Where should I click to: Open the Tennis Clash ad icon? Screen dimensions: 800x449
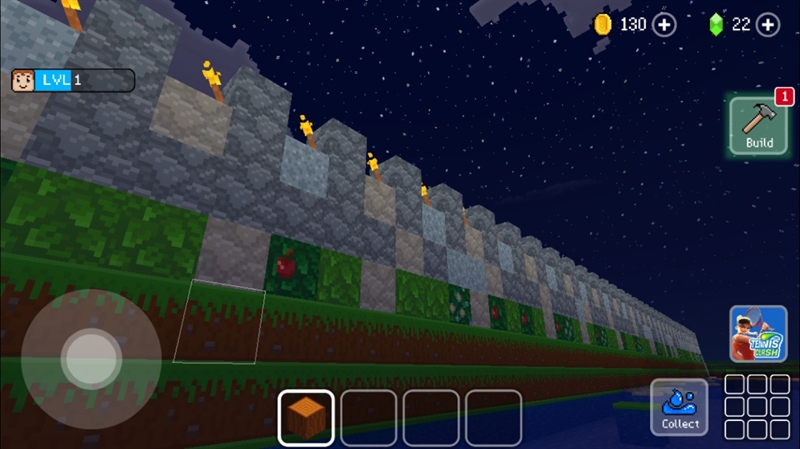[758, 334]
